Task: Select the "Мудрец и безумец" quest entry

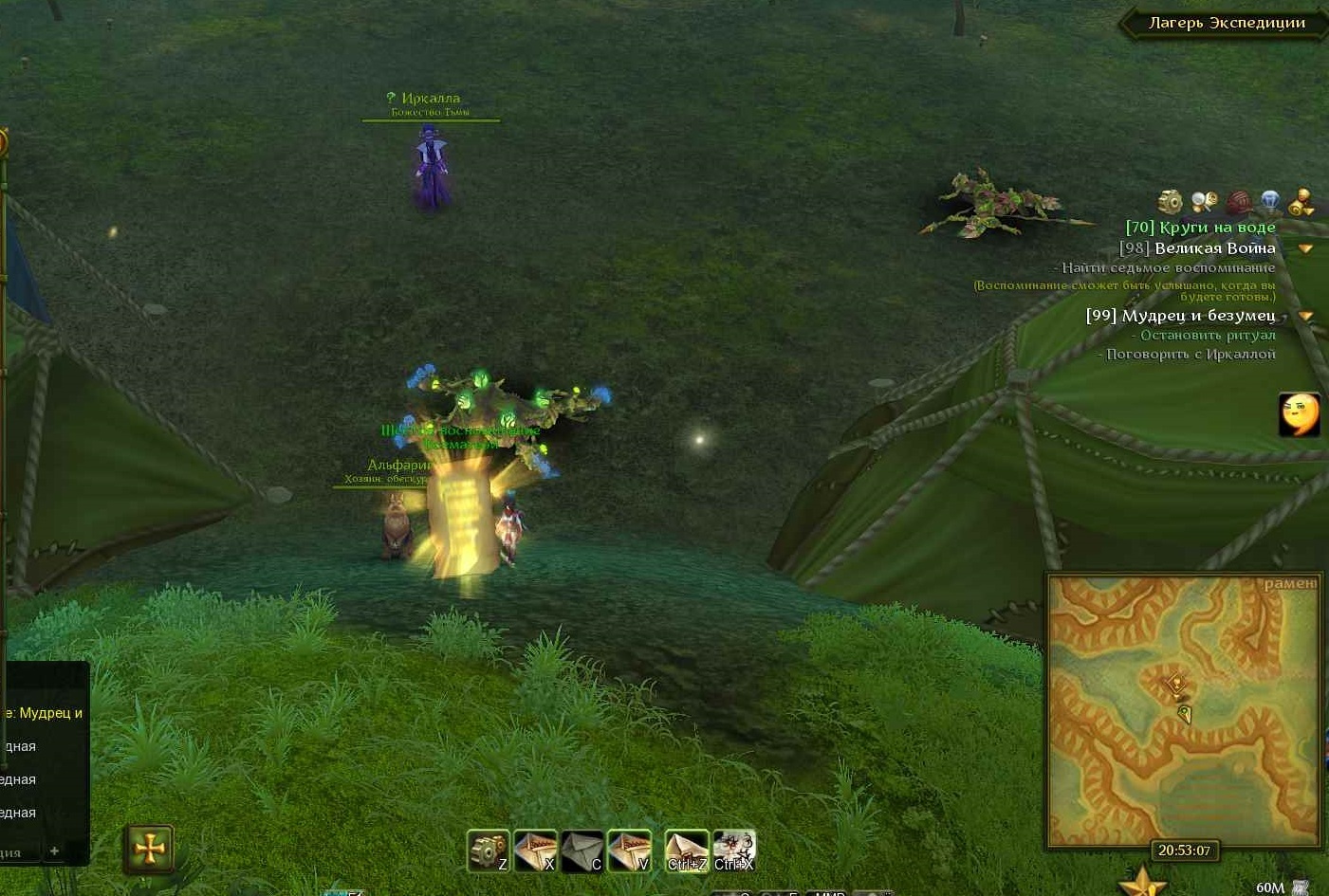Action: click(1180, 316)
